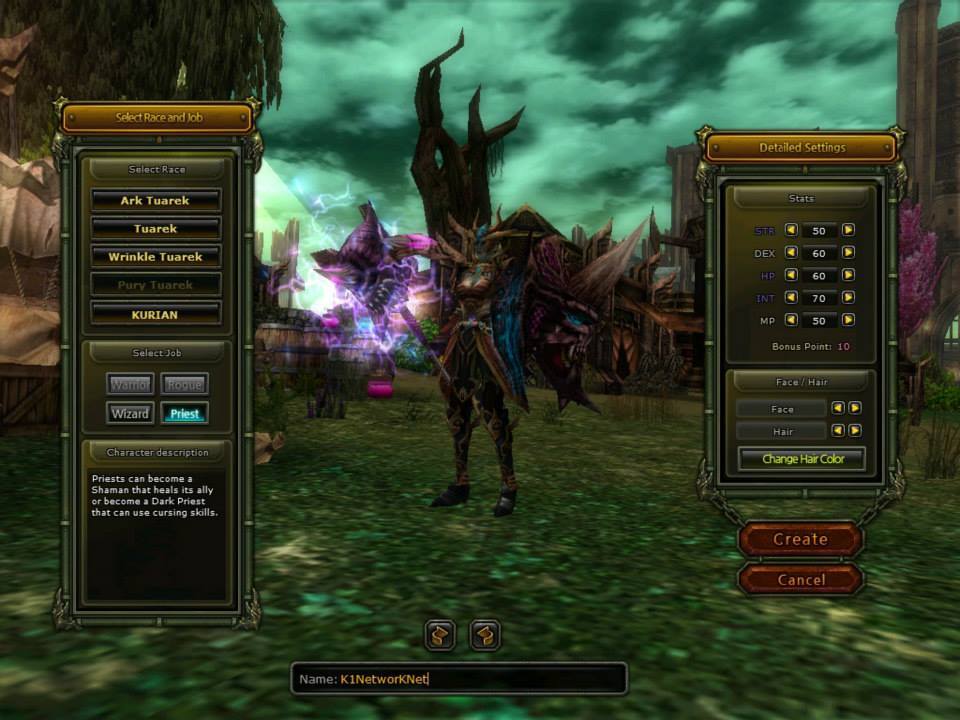Select the Ark Tuarek race
Image resolution: width=960 pixels, height=720 pixels.
(155, 201)
